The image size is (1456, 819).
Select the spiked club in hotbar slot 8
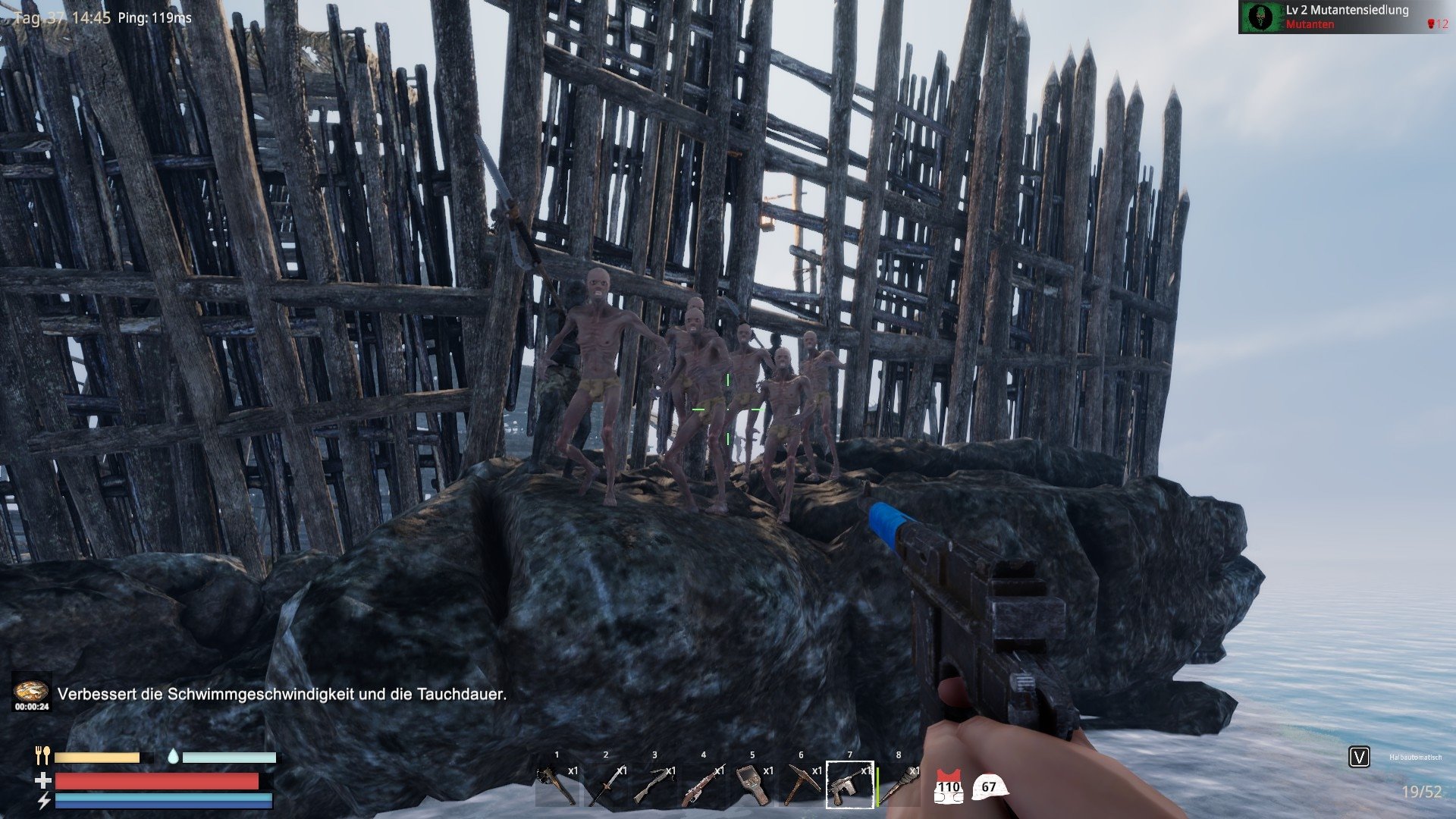tap(899, 785)
